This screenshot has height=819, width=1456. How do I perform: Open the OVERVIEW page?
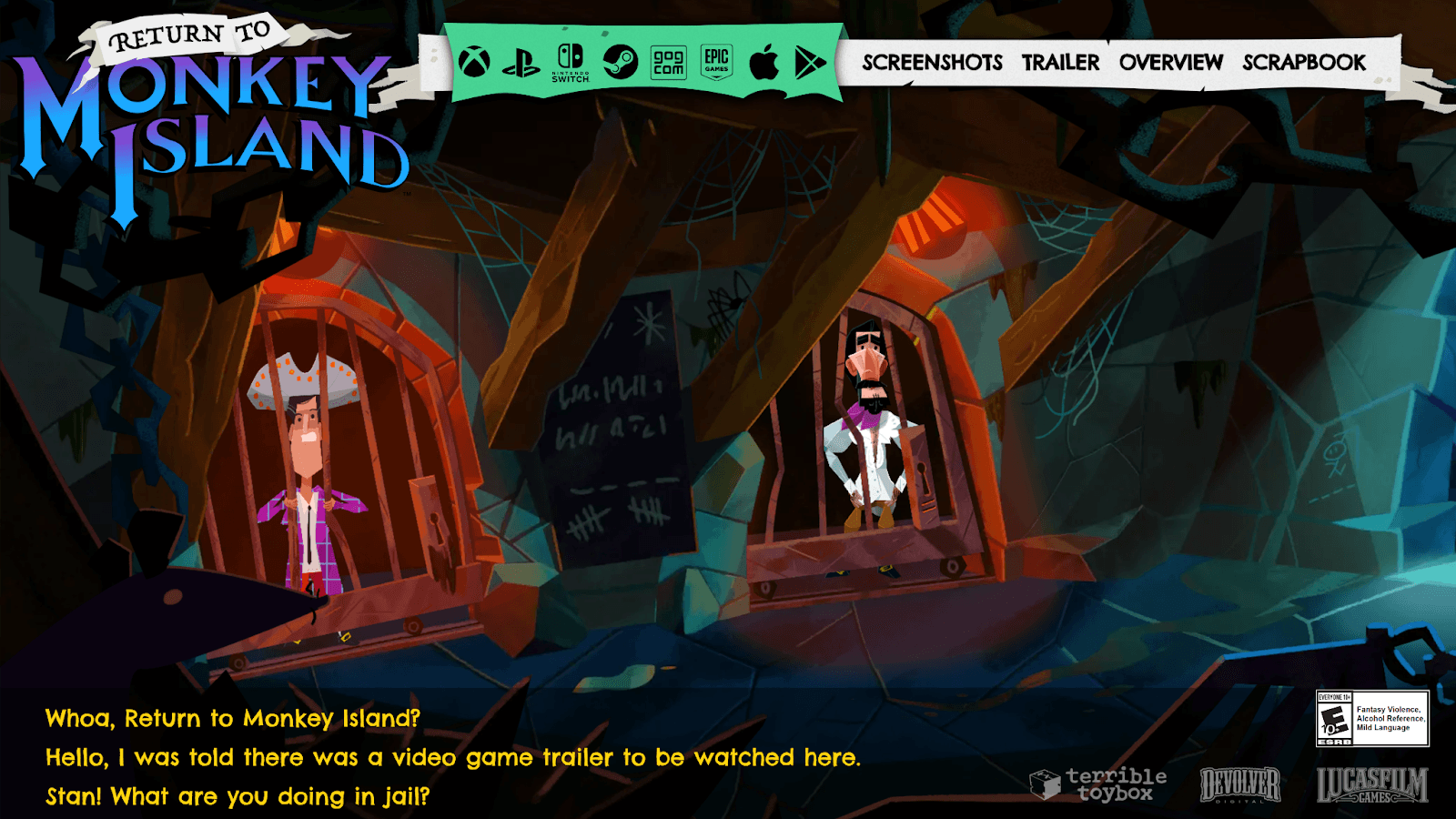[1170, 63]
